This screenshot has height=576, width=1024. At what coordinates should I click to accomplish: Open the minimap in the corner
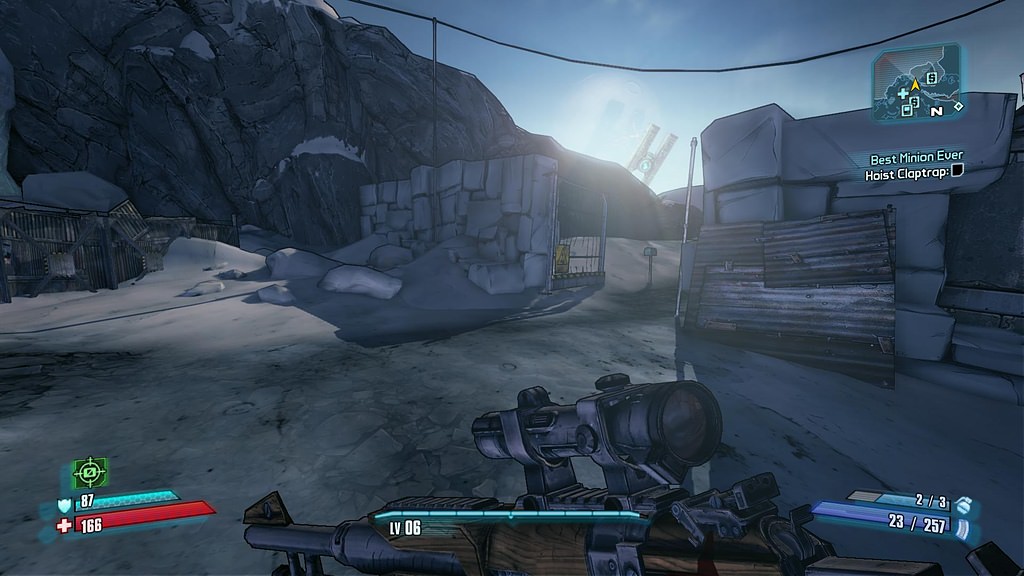(916, 83)
